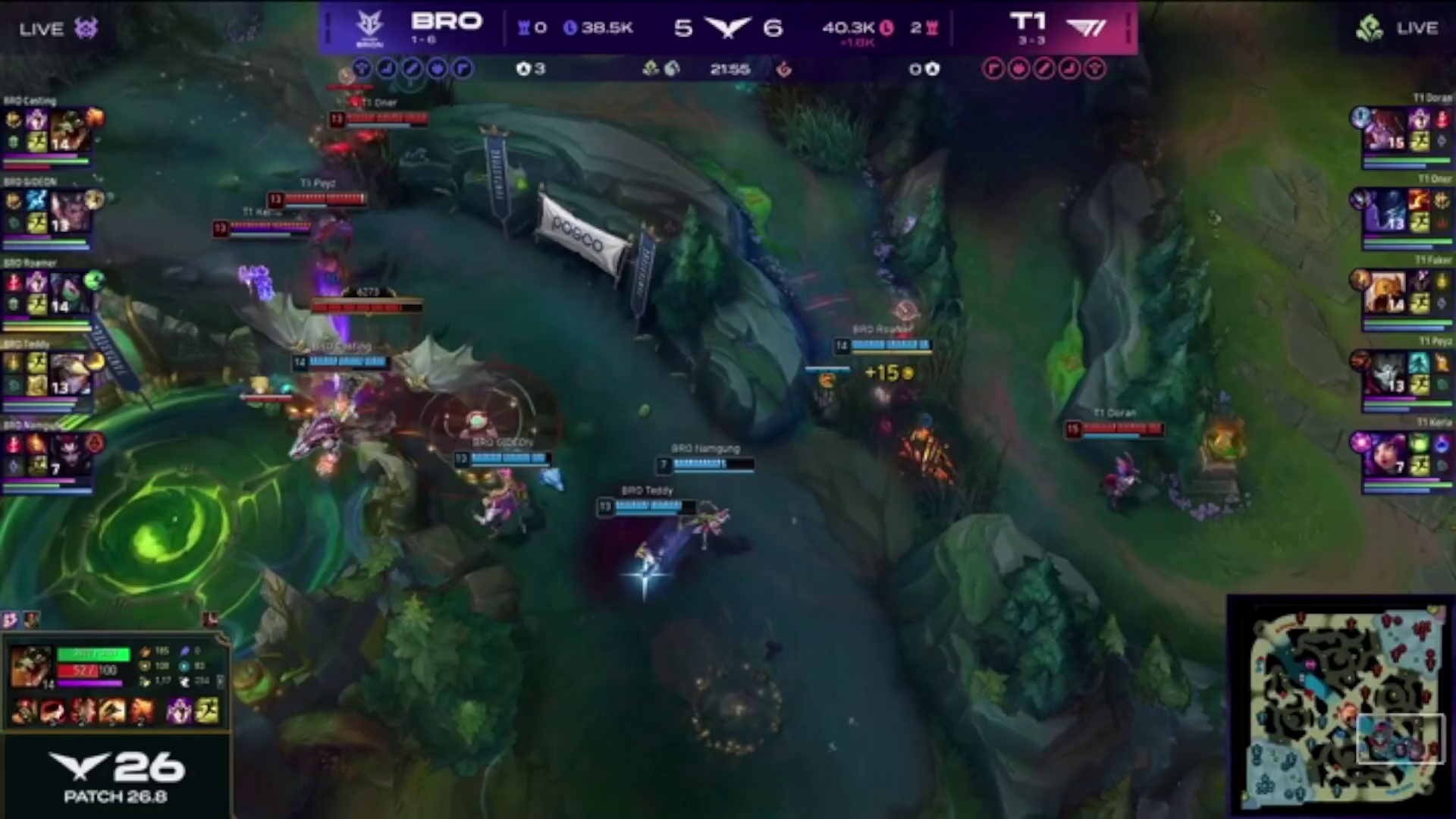Select BRO Namgung's champion portrait

69,455
